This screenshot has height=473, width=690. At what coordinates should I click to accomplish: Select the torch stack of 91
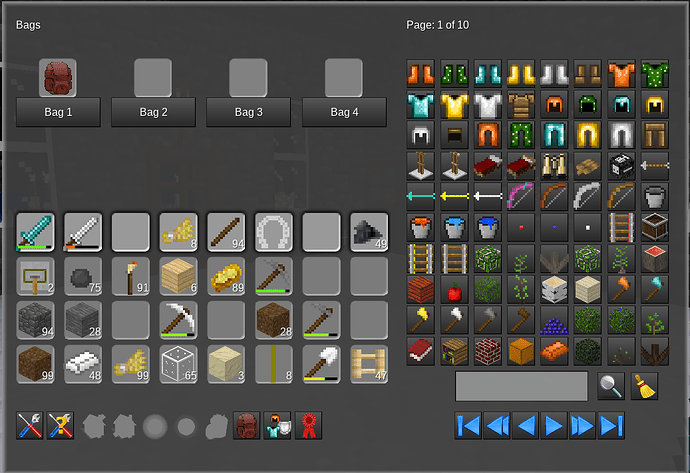[x=131, y=276]
